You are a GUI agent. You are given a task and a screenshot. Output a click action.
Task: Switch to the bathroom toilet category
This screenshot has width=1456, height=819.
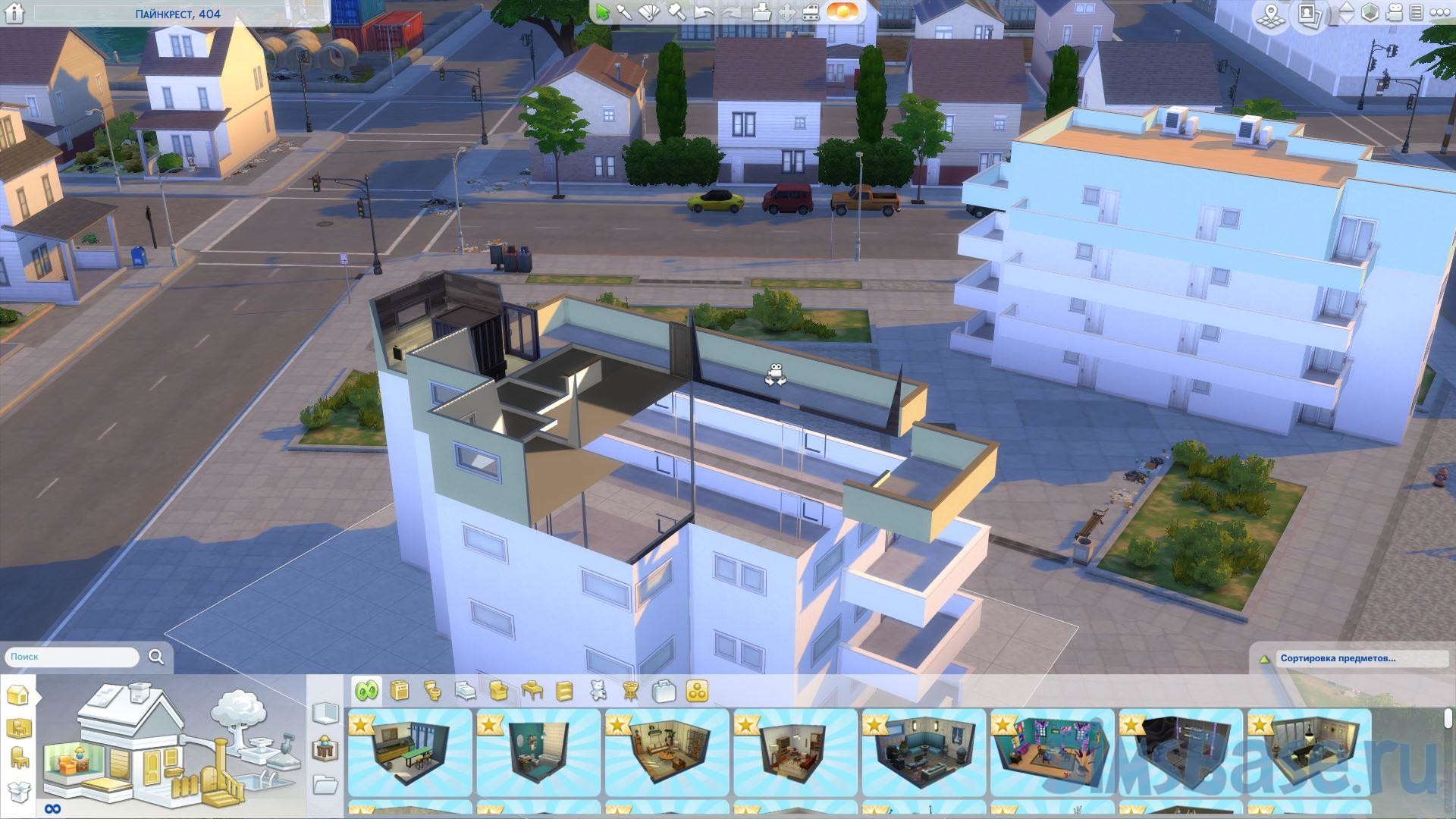(433, 691)
